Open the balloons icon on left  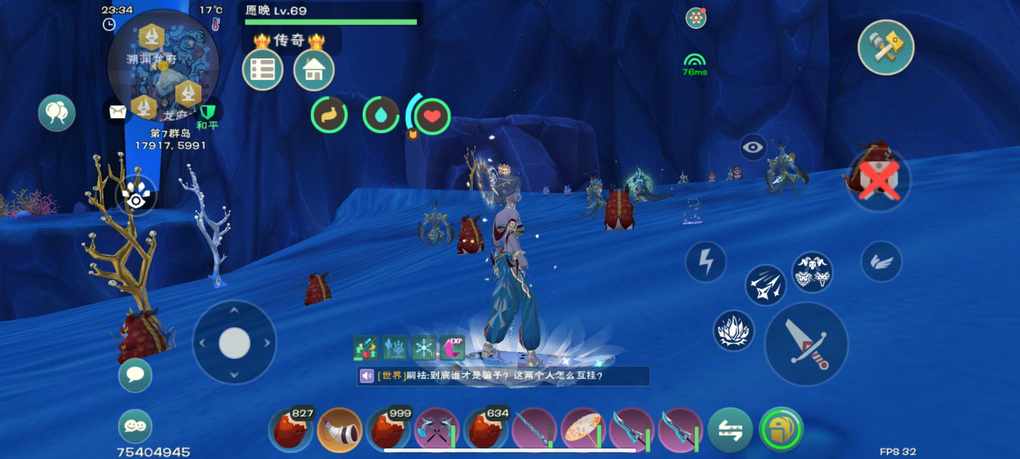[57, 113]
